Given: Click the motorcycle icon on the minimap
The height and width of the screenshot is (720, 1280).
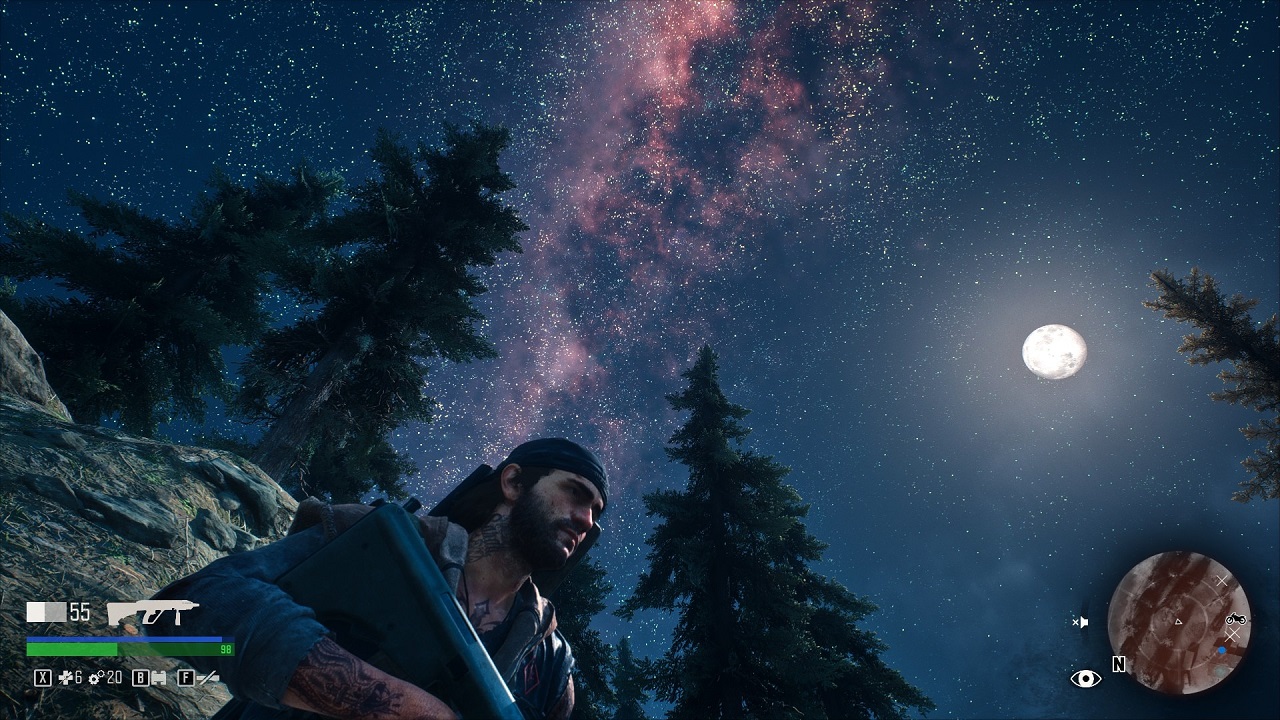Looking at the screenshot, I should [1236, 620].
